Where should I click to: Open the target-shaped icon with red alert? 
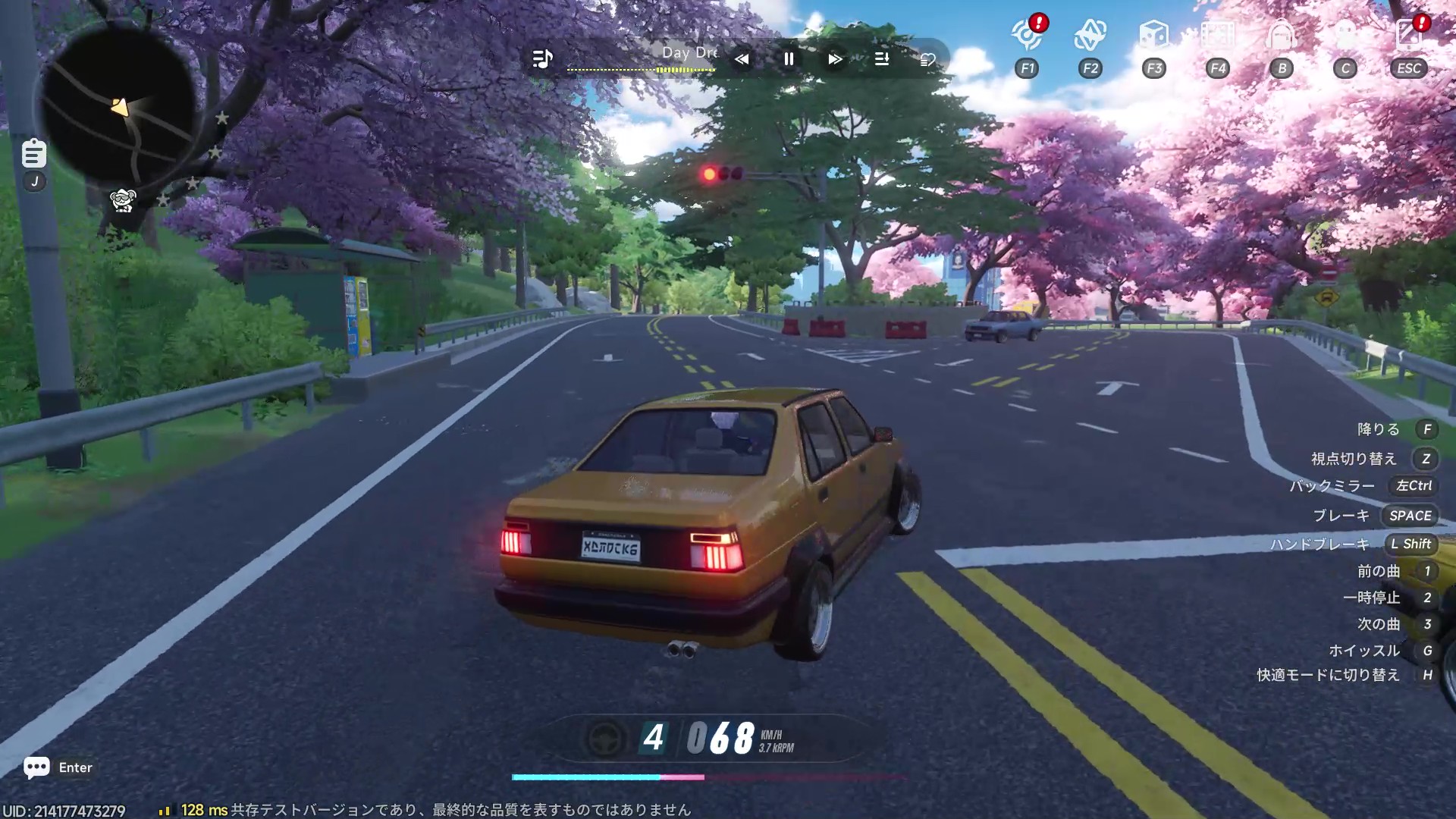click(x=1027, y=36)
